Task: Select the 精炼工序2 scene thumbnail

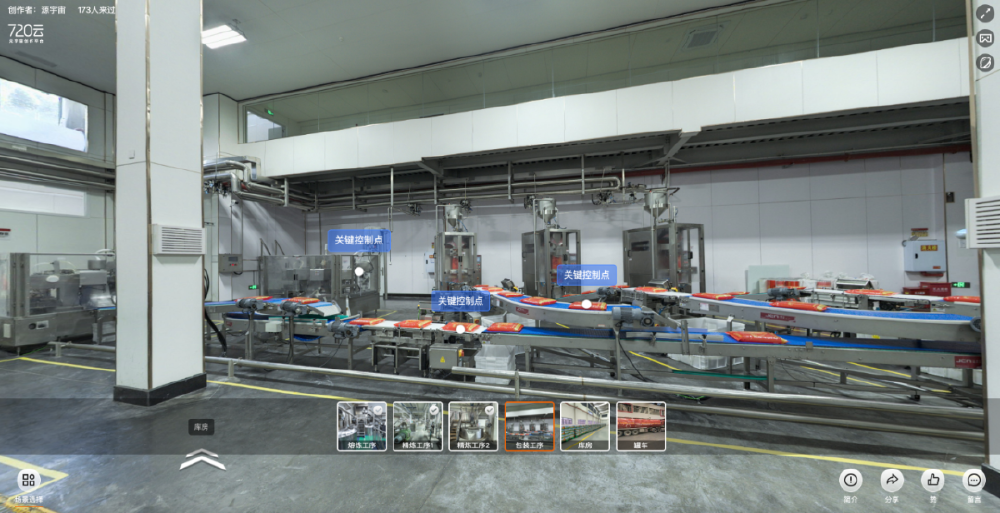Action: click(473, 425)
